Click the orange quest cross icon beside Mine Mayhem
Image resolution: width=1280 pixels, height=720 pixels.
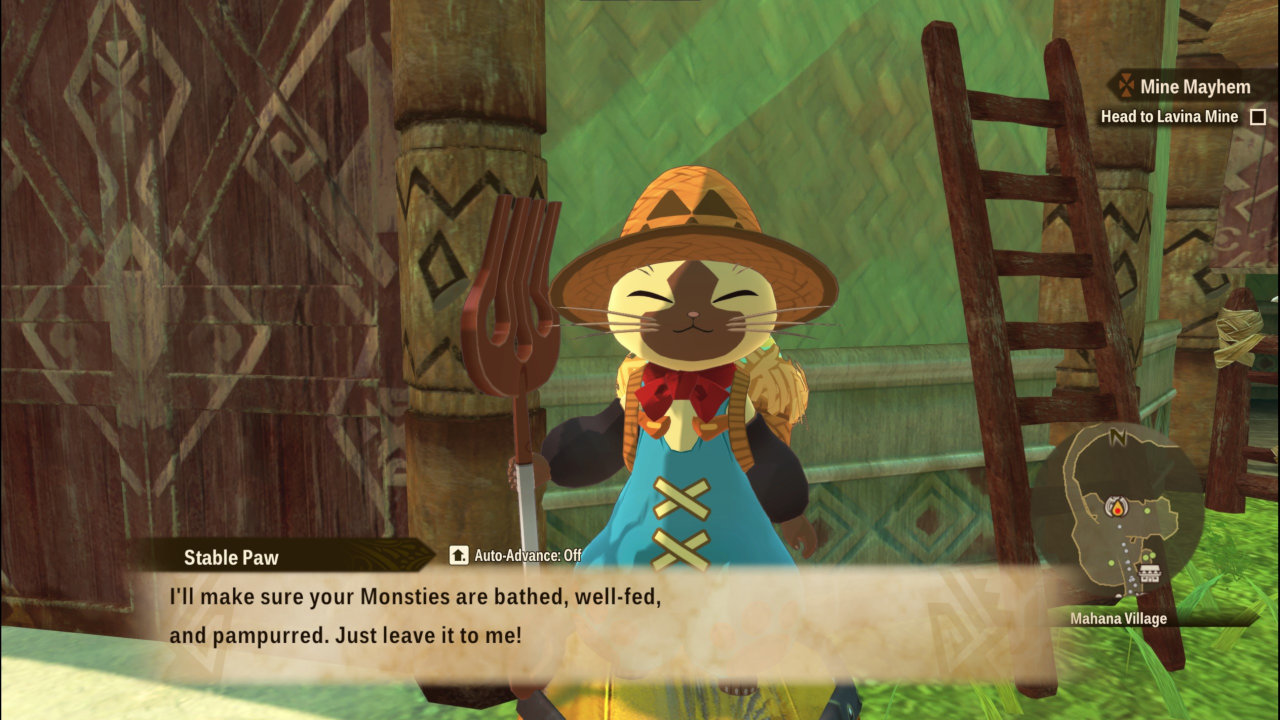[x=1127, y=85]
